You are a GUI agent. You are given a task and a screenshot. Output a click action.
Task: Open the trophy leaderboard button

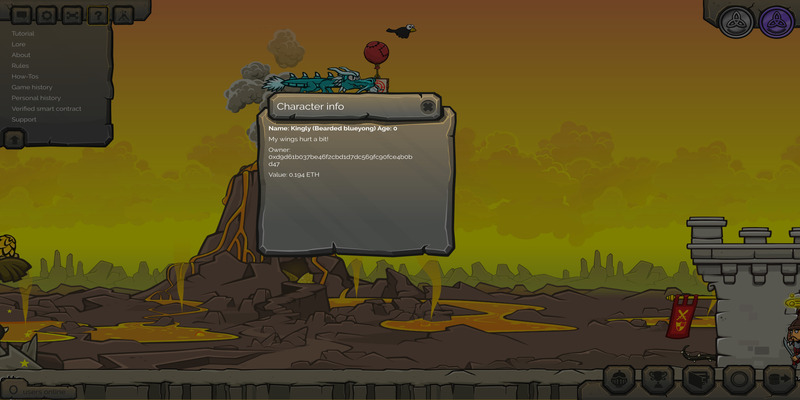656,380
